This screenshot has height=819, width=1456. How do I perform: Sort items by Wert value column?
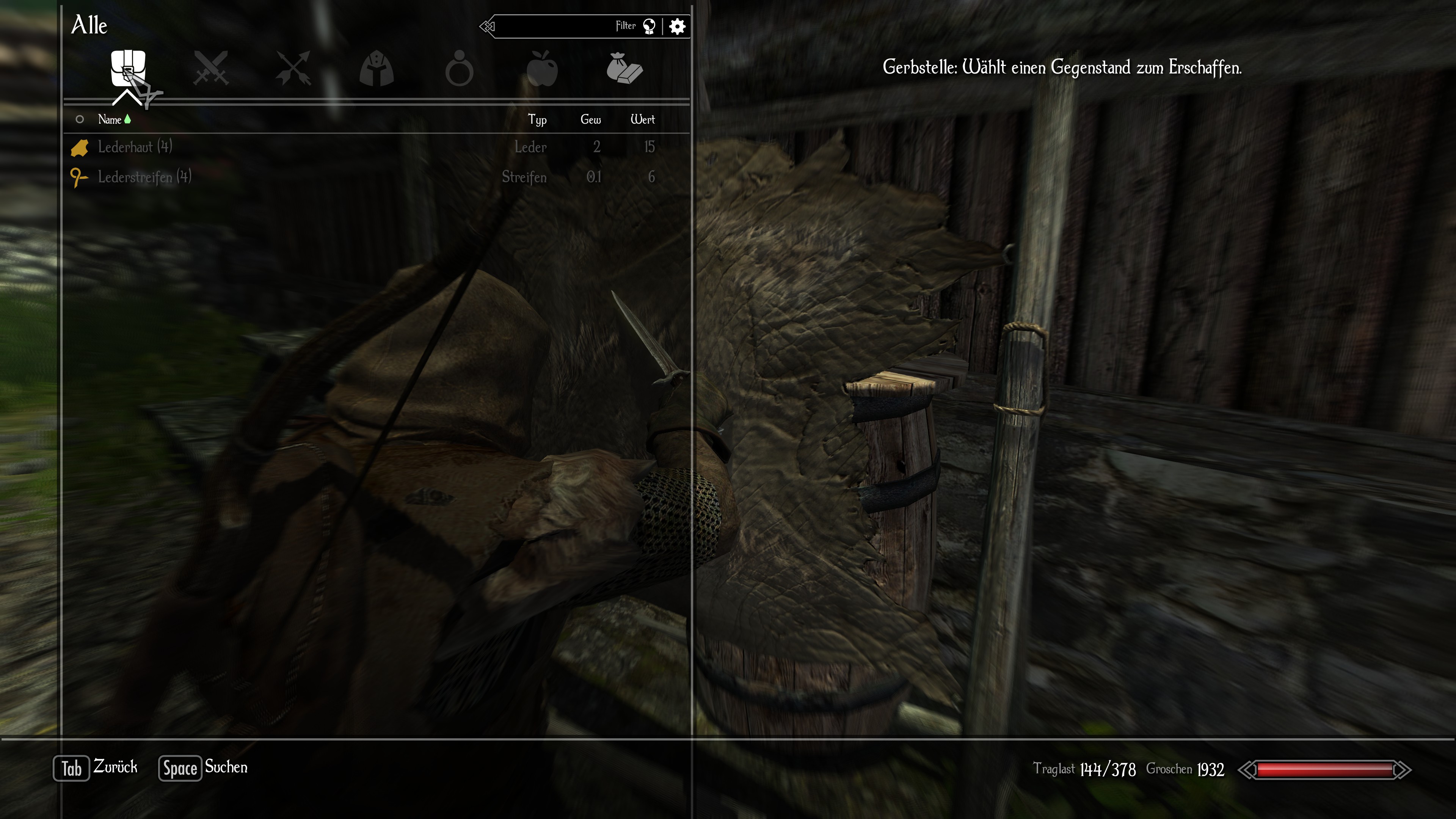643,119
